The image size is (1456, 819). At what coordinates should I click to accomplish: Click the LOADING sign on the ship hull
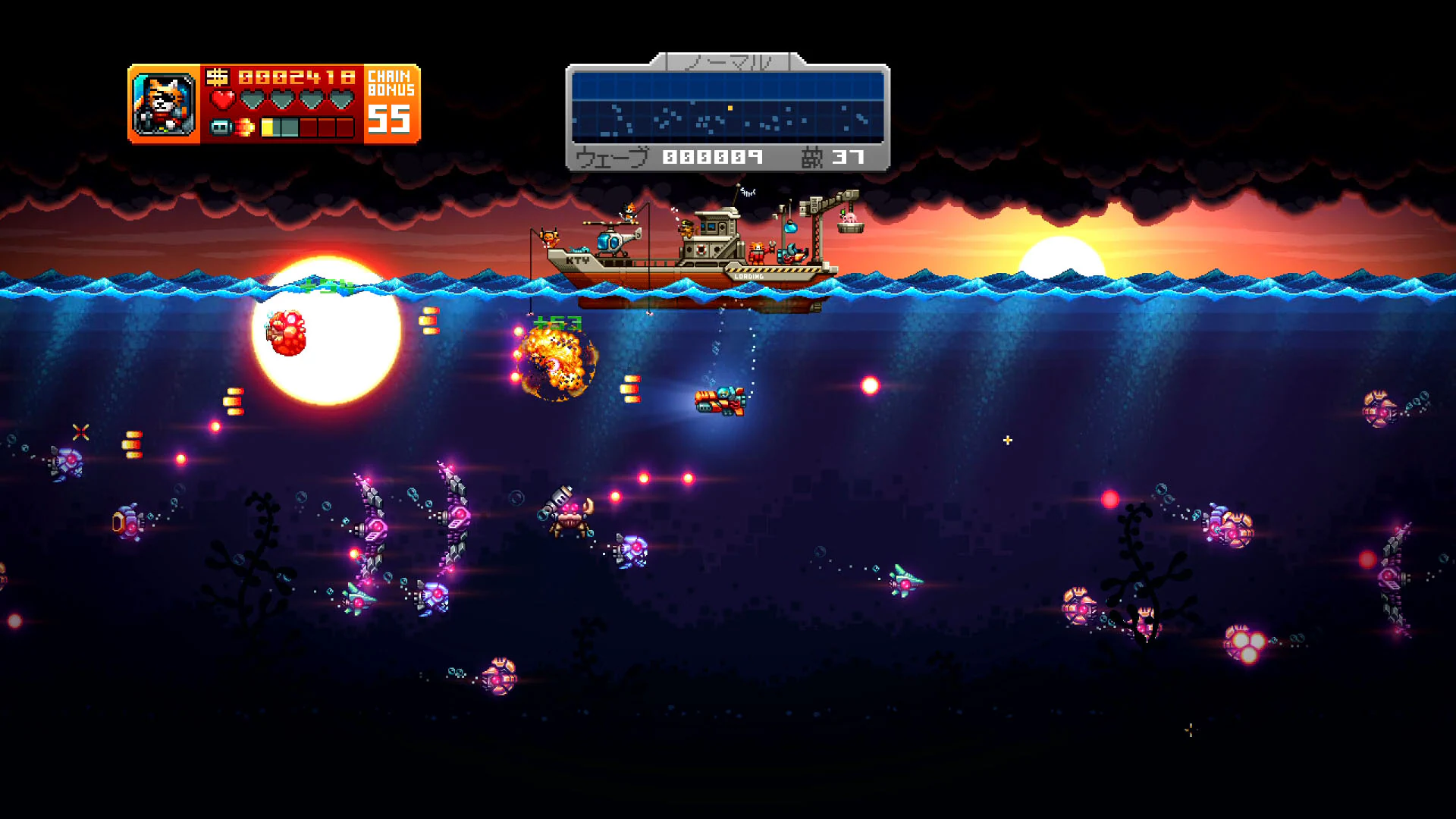point(750,276)
